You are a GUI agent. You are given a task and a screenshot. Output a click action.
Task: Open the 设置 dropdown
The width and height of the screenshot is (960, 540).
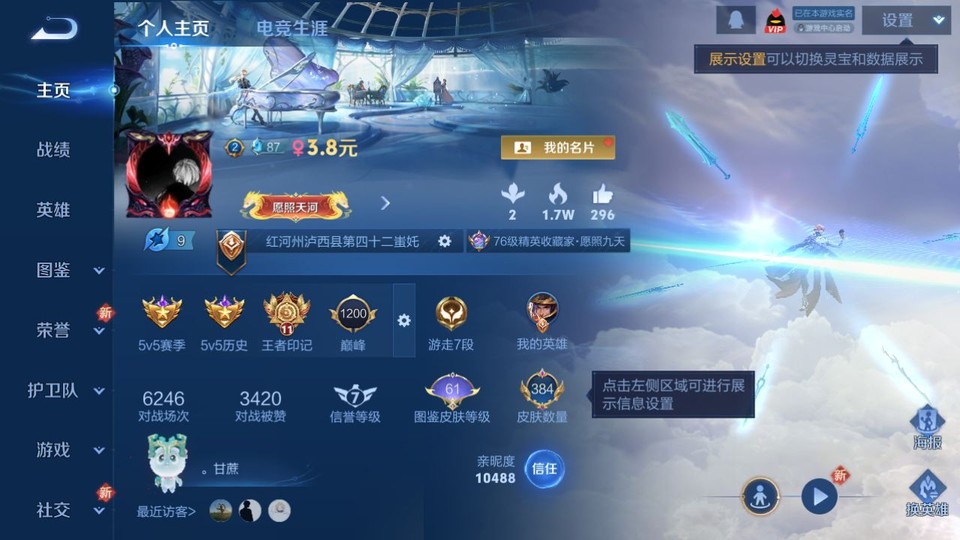[x=906, y=20]
